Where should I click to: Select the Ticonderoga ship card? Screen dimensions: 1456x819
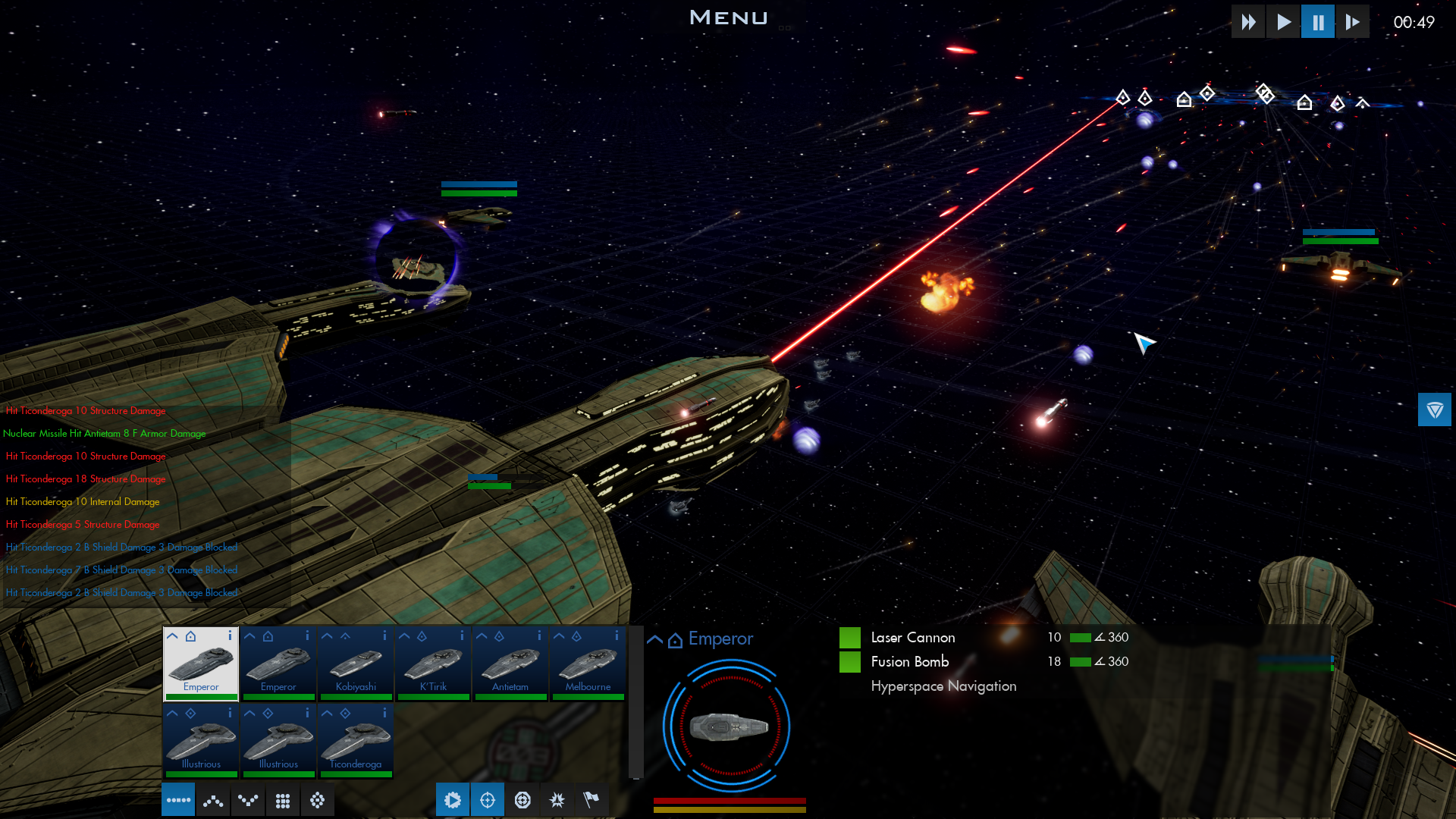coord(356,742)
